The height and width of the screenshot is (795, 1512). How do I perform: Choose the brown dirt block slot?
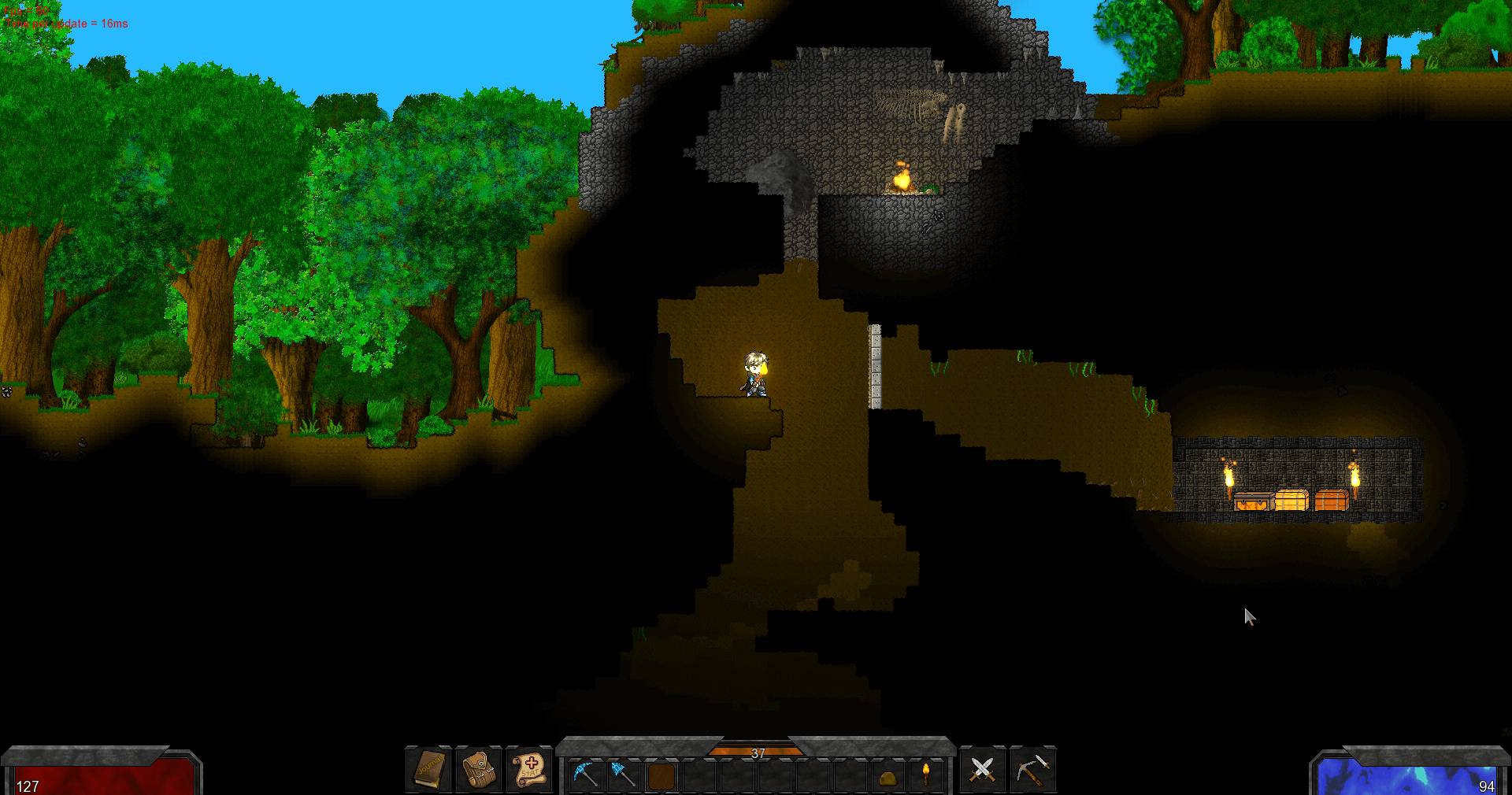click(661, 775)
